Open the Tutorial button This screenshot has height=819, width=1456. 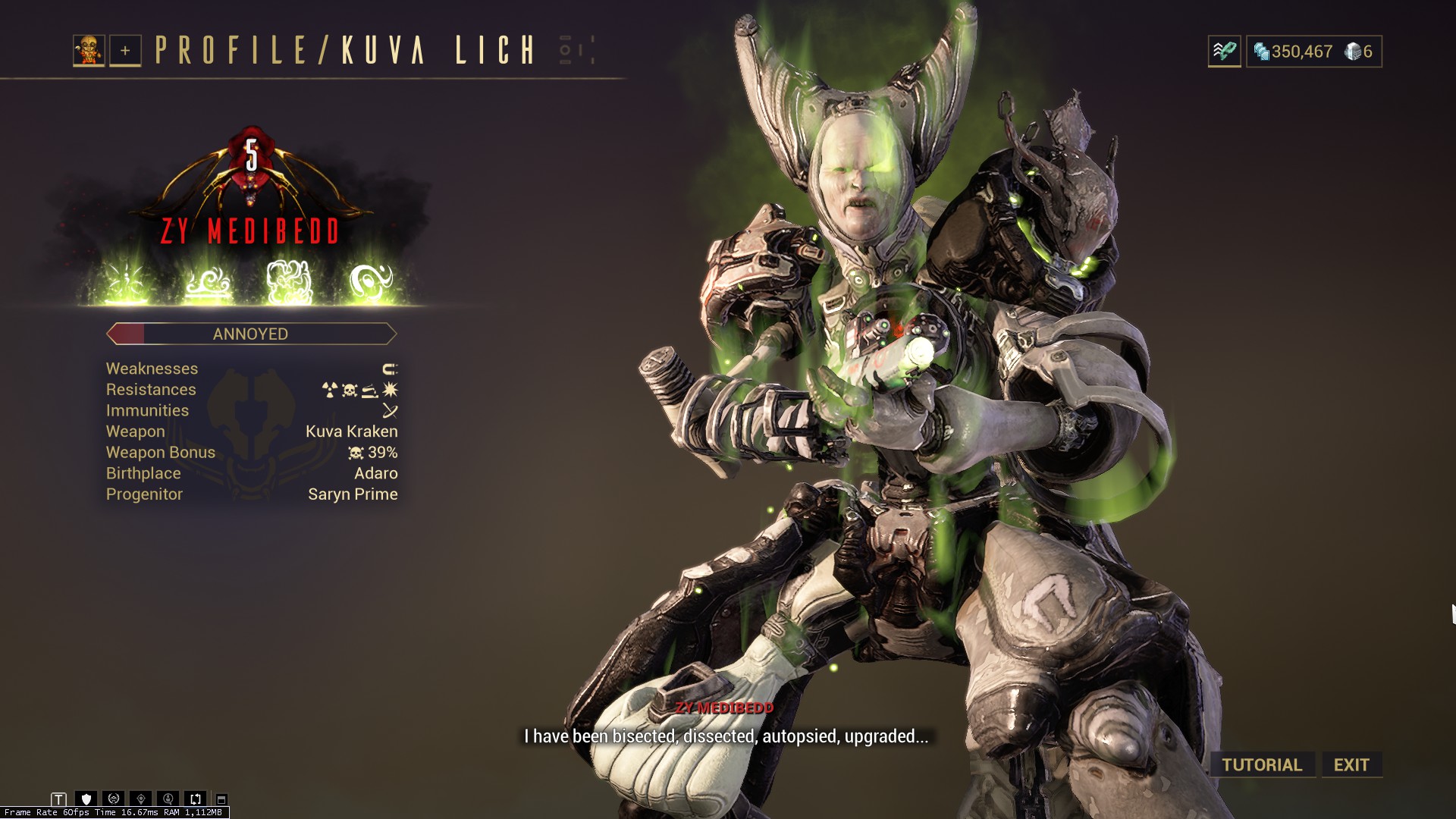point(1262,764)
